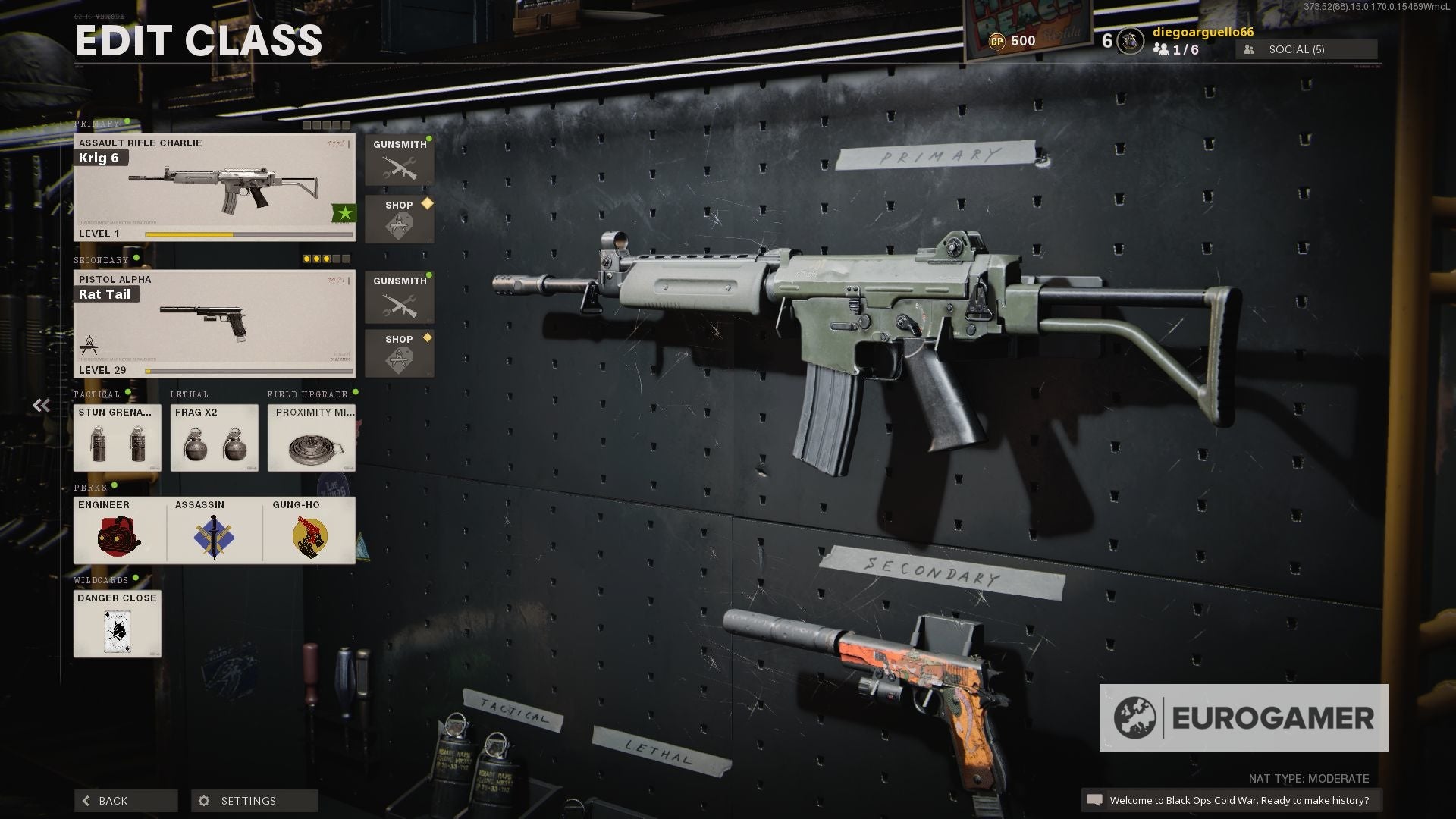Image resolution: width=1456 pixels, height=819 pixels.
Task: Select the Krig 6 primary weapon card
Action: pos(214,188)
